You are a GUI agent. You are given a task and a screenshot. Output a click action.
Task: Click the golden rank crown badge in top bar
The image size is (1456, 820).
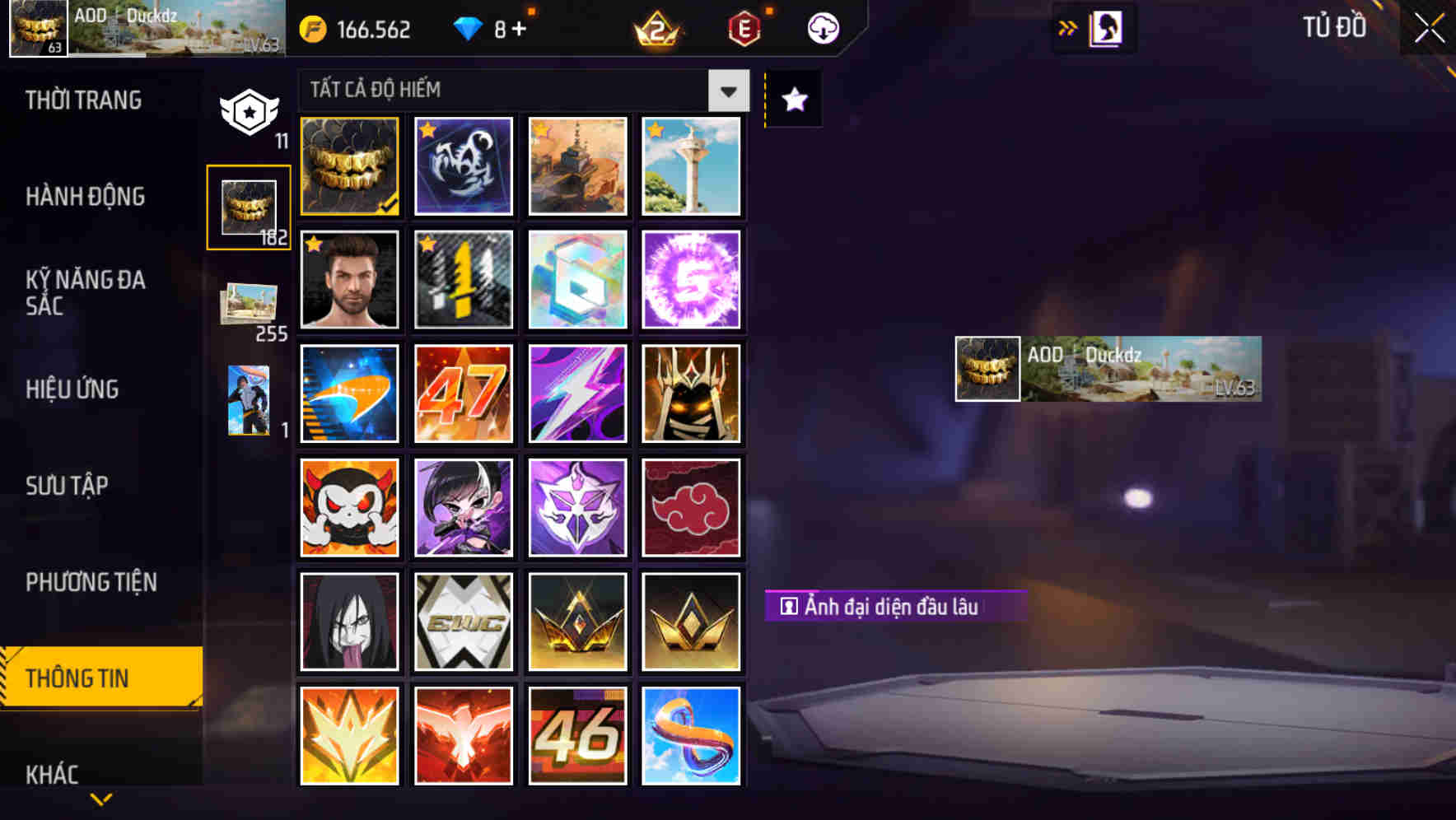[x=653, y=27]
